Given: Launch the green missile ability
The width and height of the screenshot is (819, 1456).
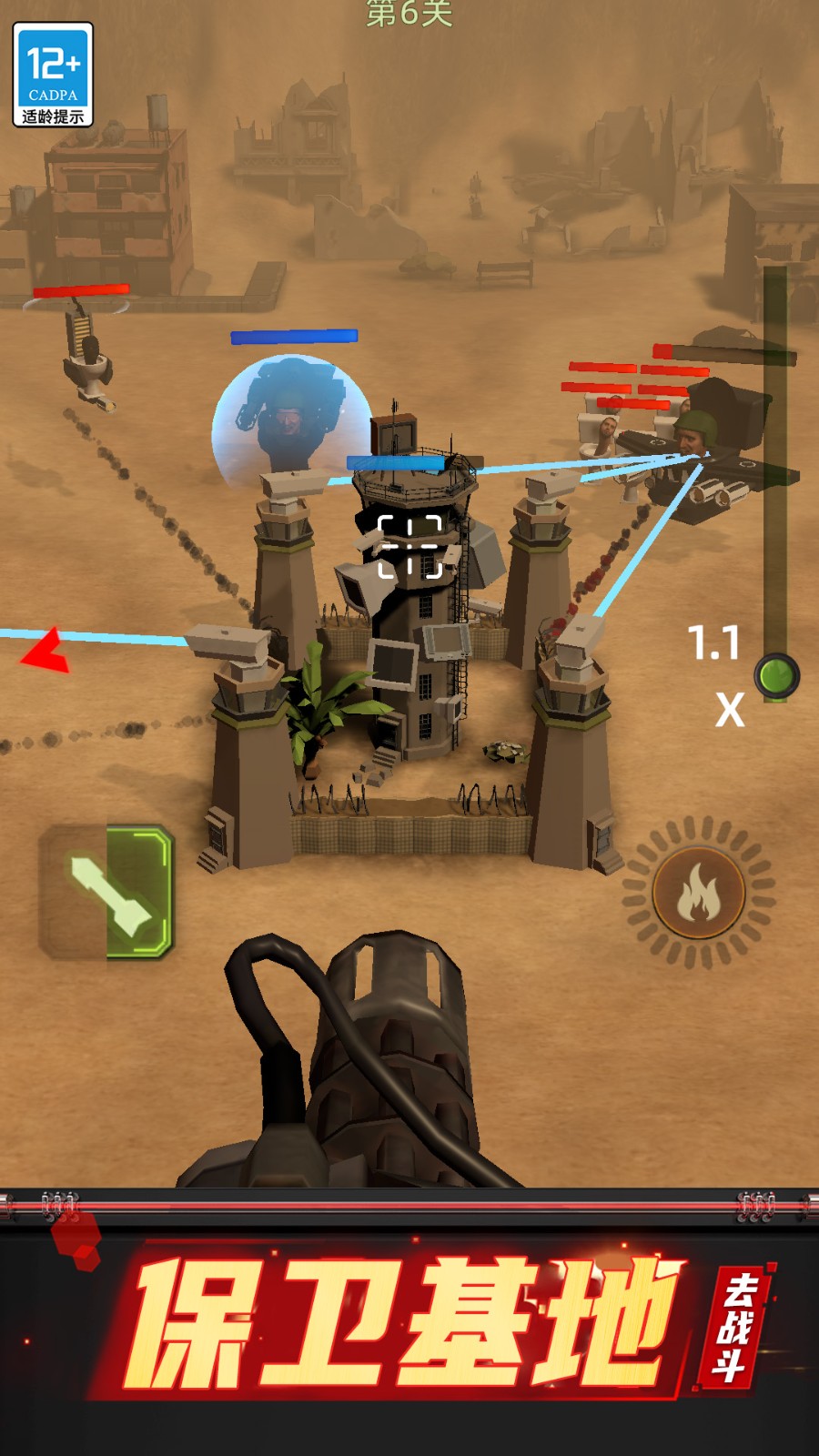Looking at the screenshot, I should [x=107, y=893].
